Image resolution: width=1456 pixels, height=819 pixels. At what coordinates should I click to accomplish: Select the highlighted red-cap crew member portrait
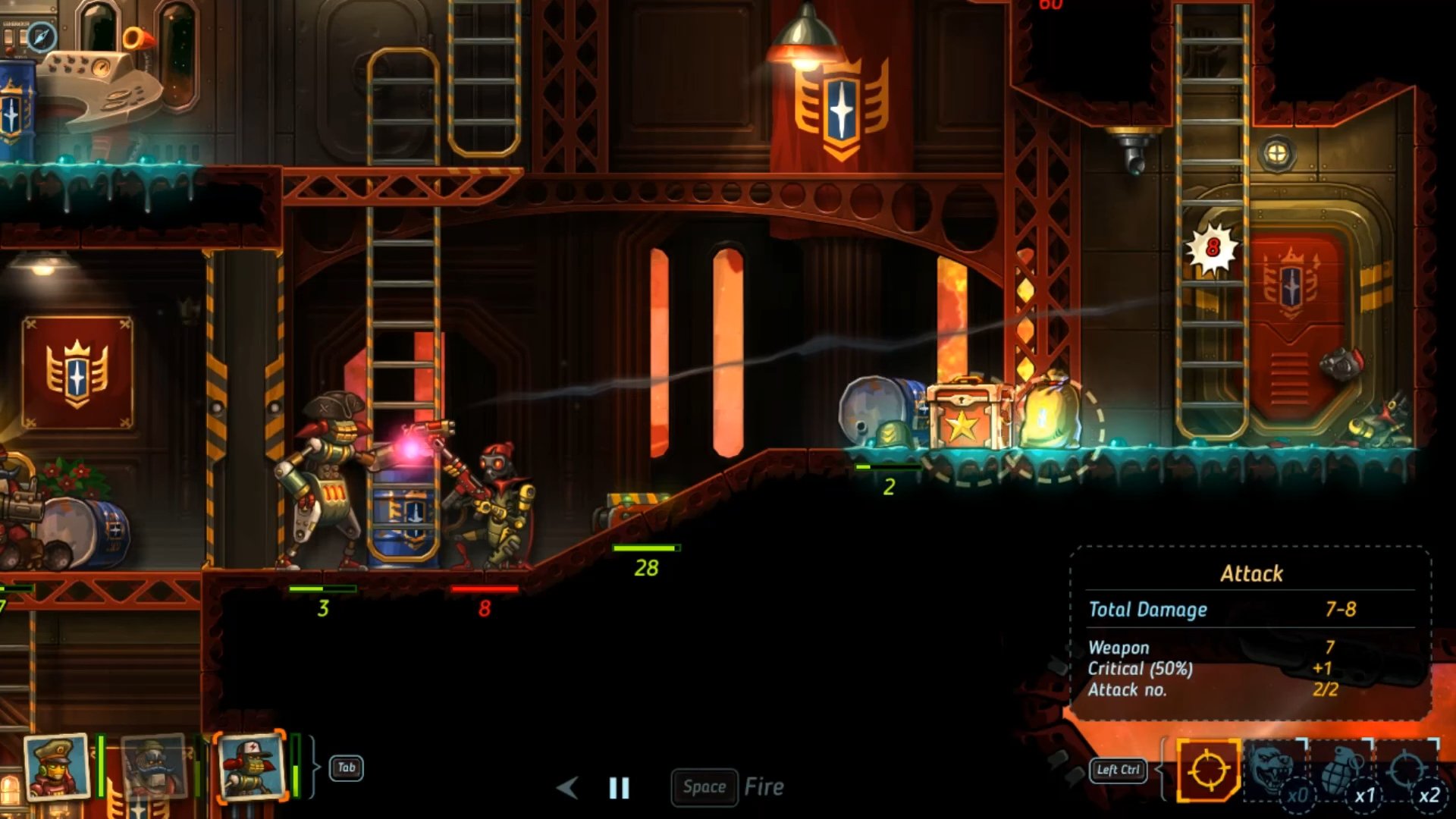[250, 767]
